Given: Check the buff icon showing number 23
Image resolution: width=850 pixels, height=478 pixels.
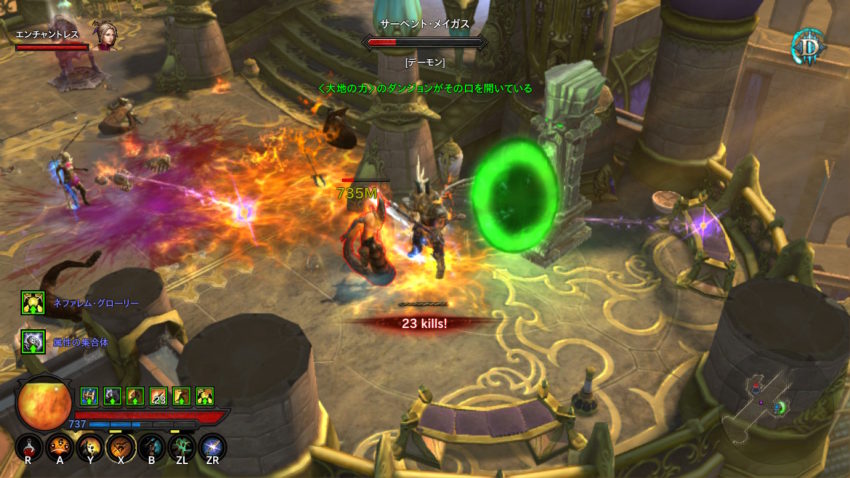Looking at the screenshot, I should click(x=157, y=396).
